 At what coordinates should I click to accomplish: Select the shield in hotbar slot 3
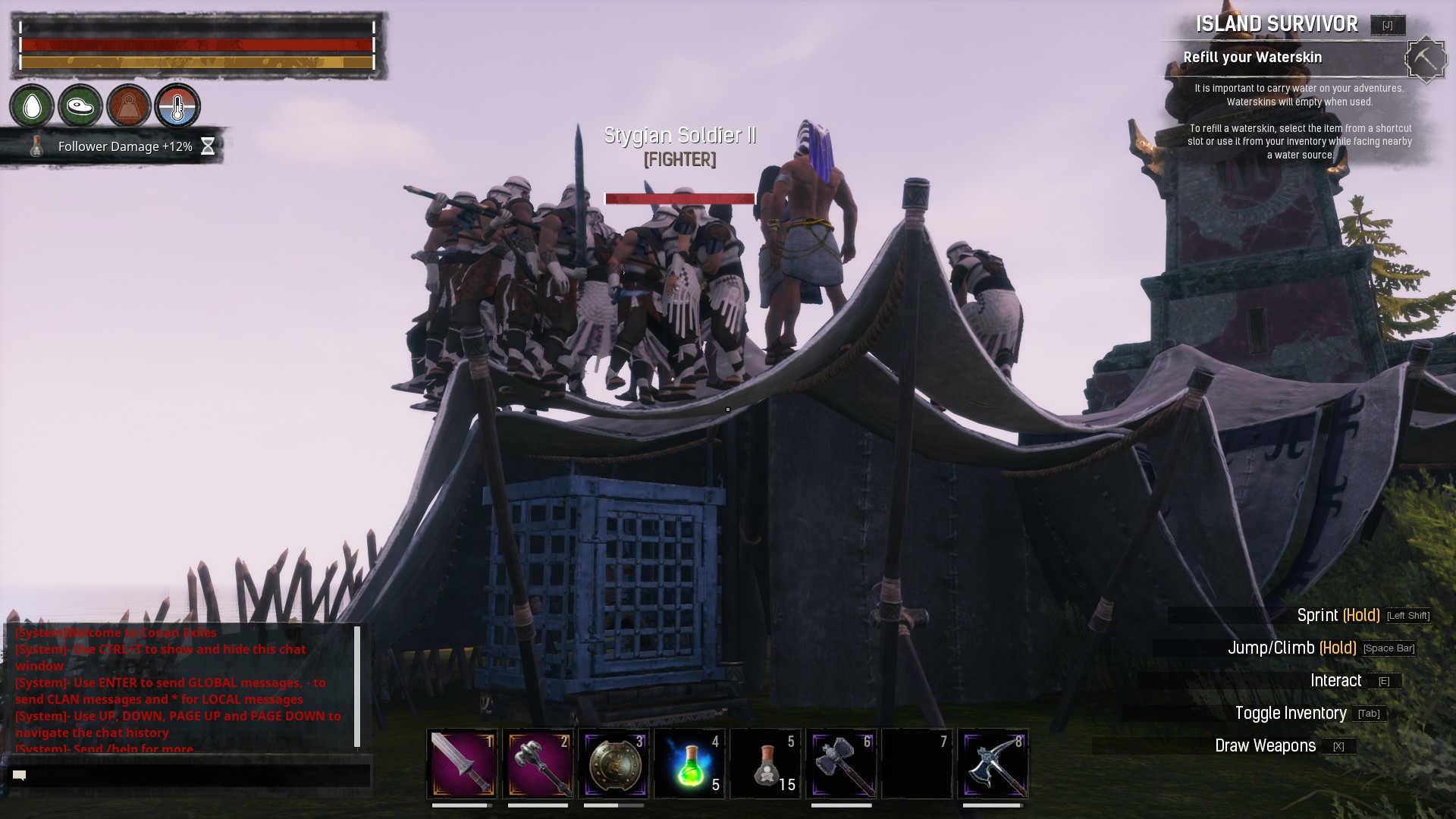(x=613, y=764)
